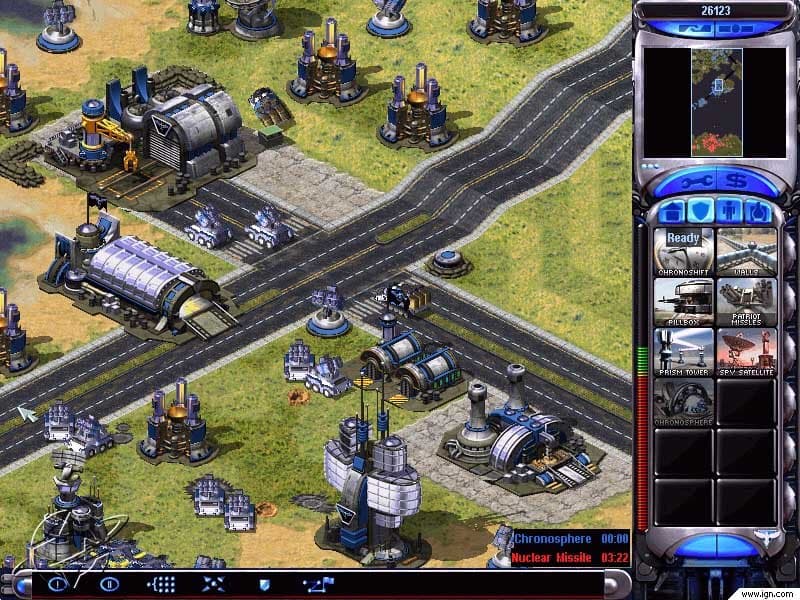Viewport: 800px width, 600px height.
Task: Queue a Prism Tower
Action: (x=684, y=351)
